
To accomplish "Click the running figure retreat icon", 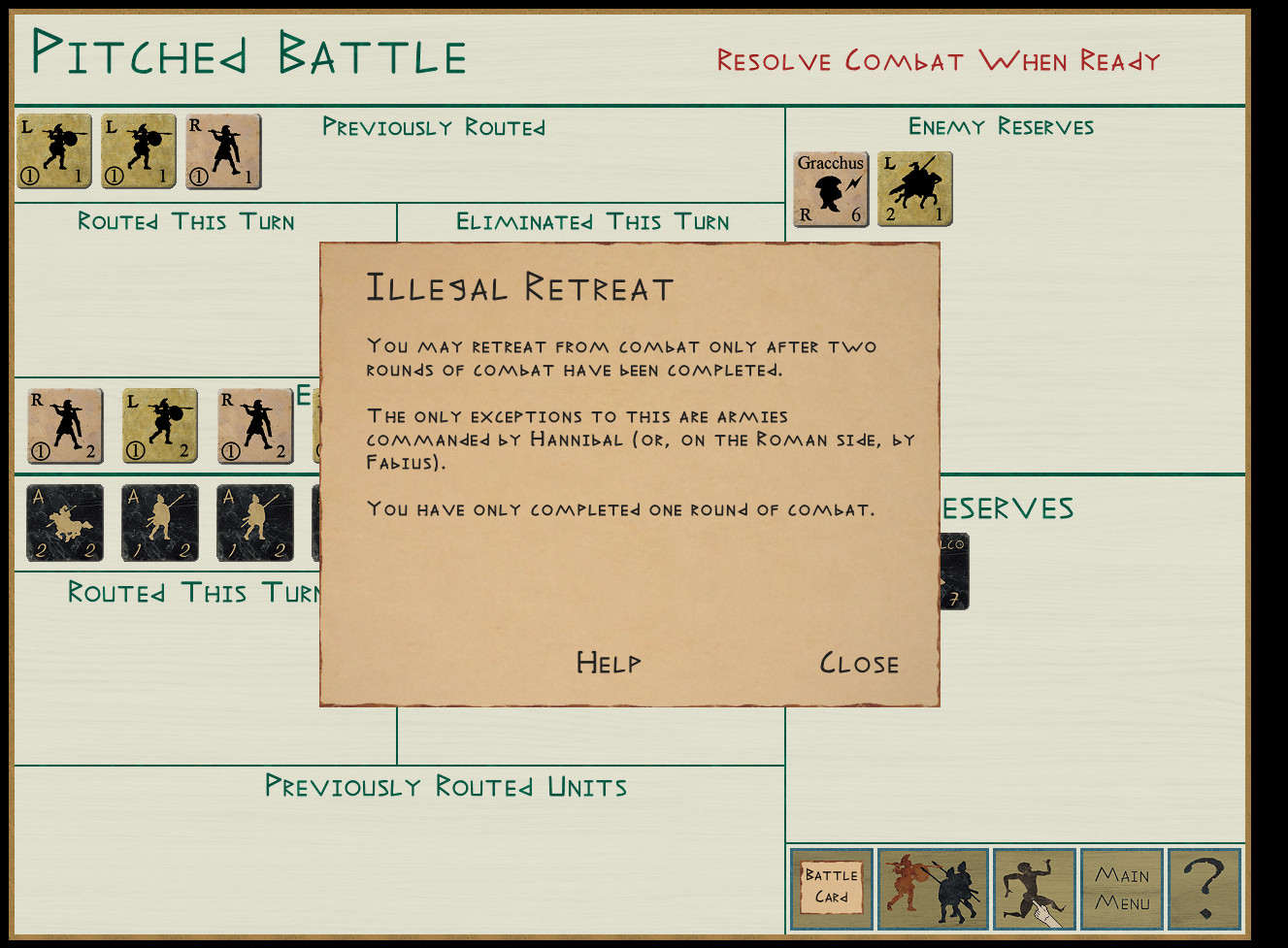I will [x=1034, y=888].
